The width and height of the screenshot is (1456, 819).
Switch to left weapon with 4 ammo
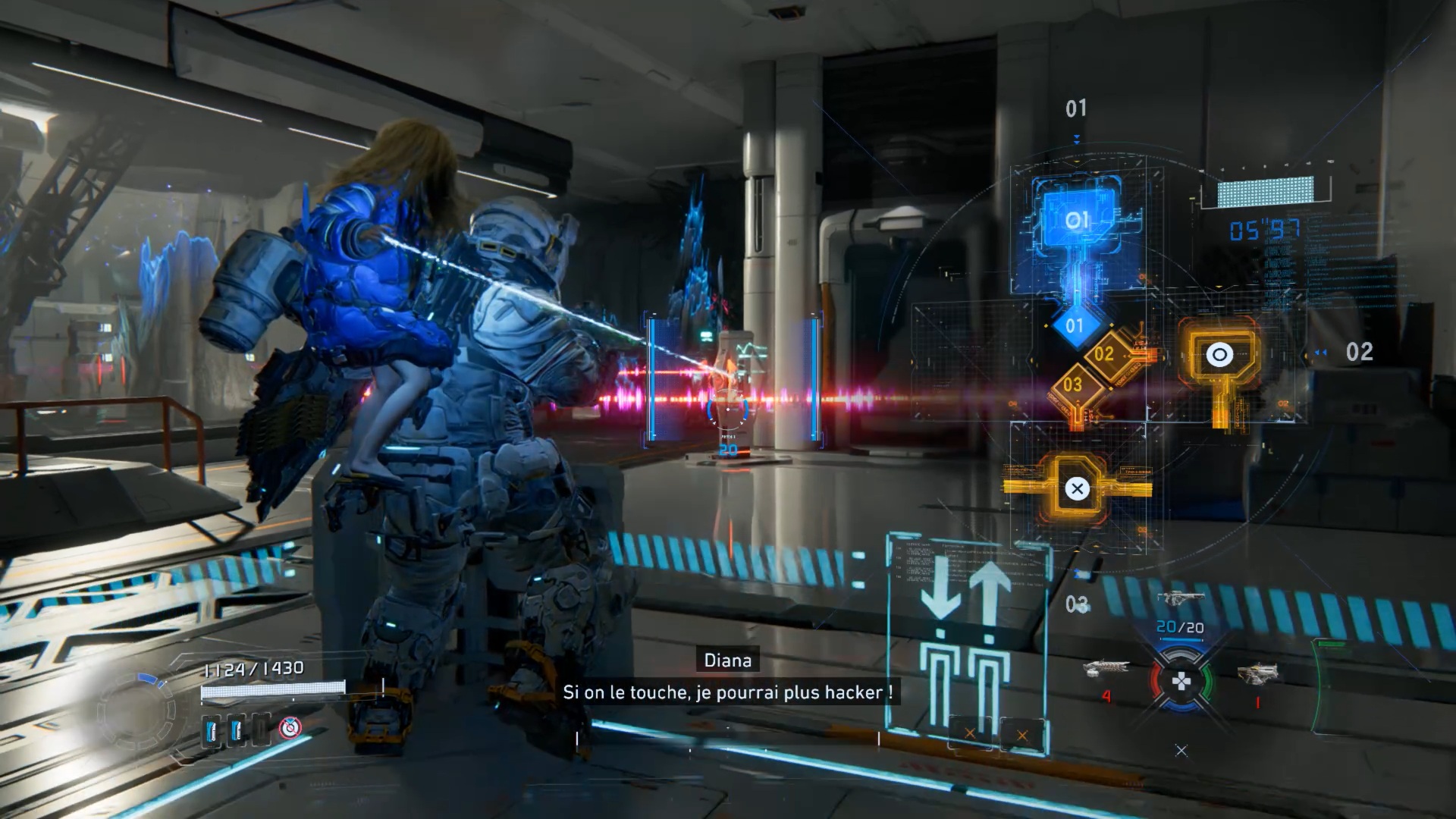[1106, 669]
